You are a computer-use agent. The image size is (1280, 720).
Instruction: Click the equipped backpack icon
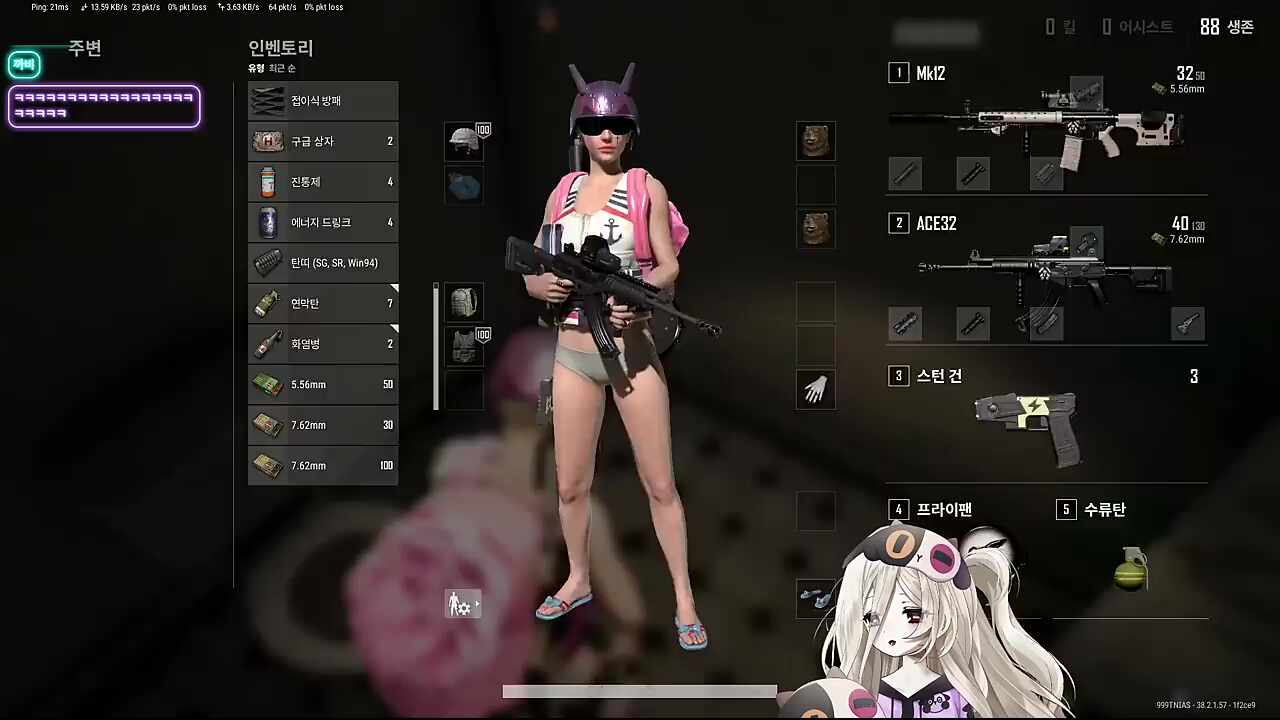(463, 302)
